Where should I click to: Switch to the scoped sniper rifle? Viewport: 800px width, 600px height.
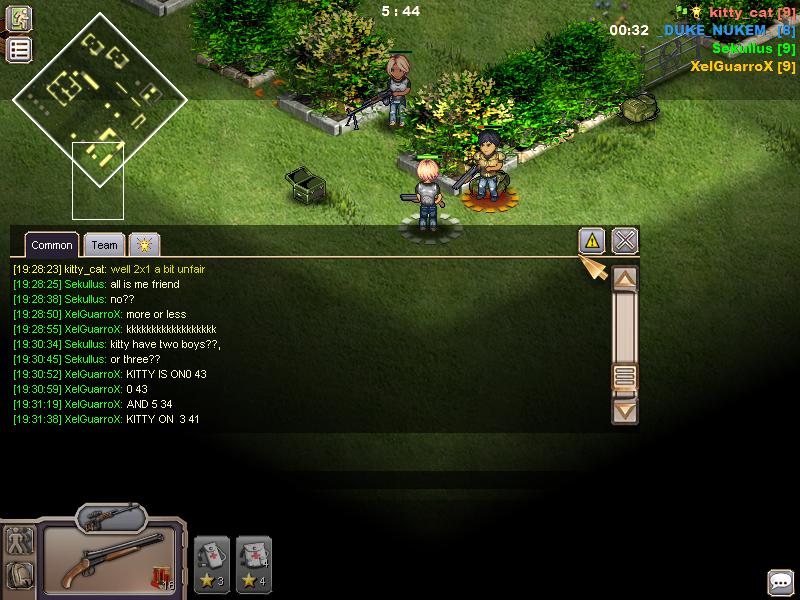tap(110, 517)
